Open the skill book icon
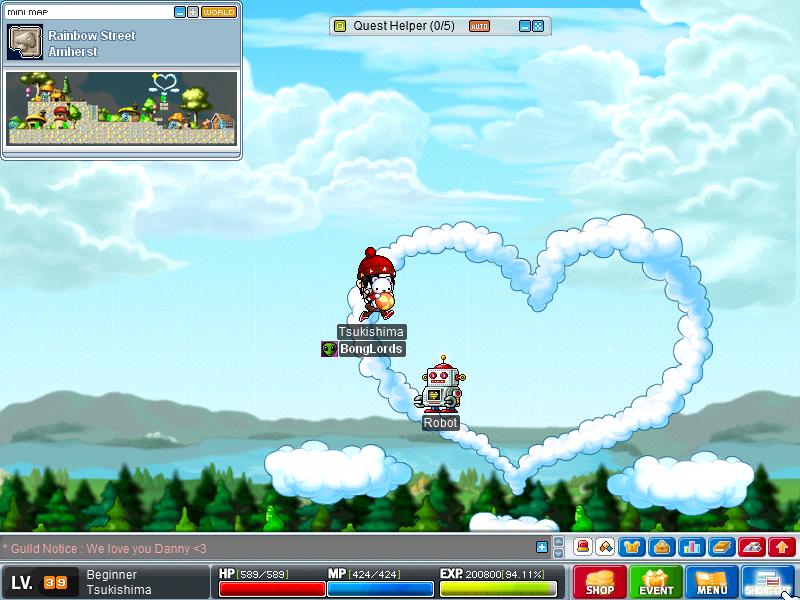Screen dimensions: 800x600 click(x=721, y=547)
